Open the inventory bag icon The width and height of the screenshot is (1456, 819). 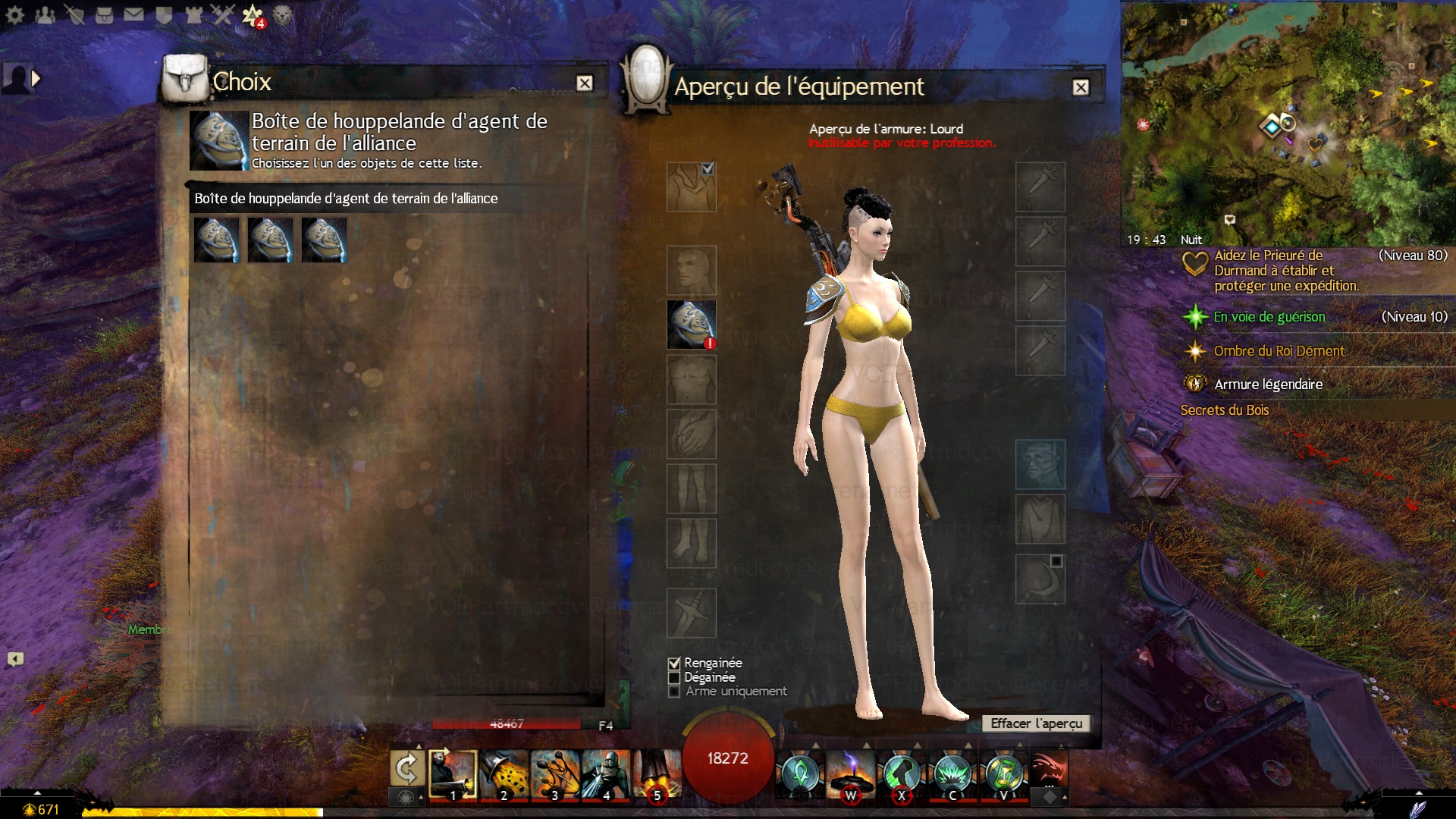click(104, 14)
